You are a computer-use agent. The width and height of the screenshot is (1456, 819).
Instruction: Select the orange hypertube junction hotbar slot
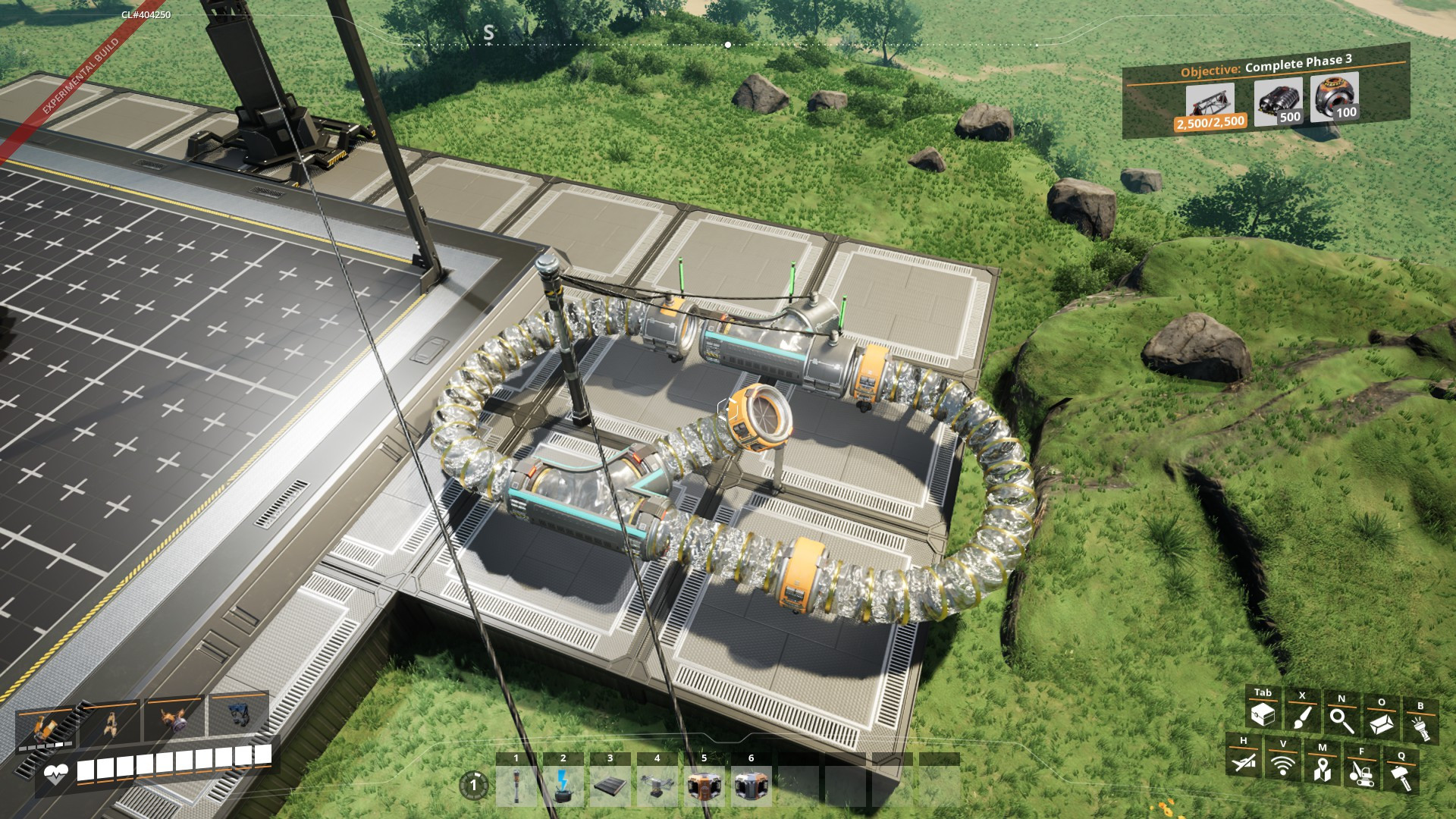704,786
